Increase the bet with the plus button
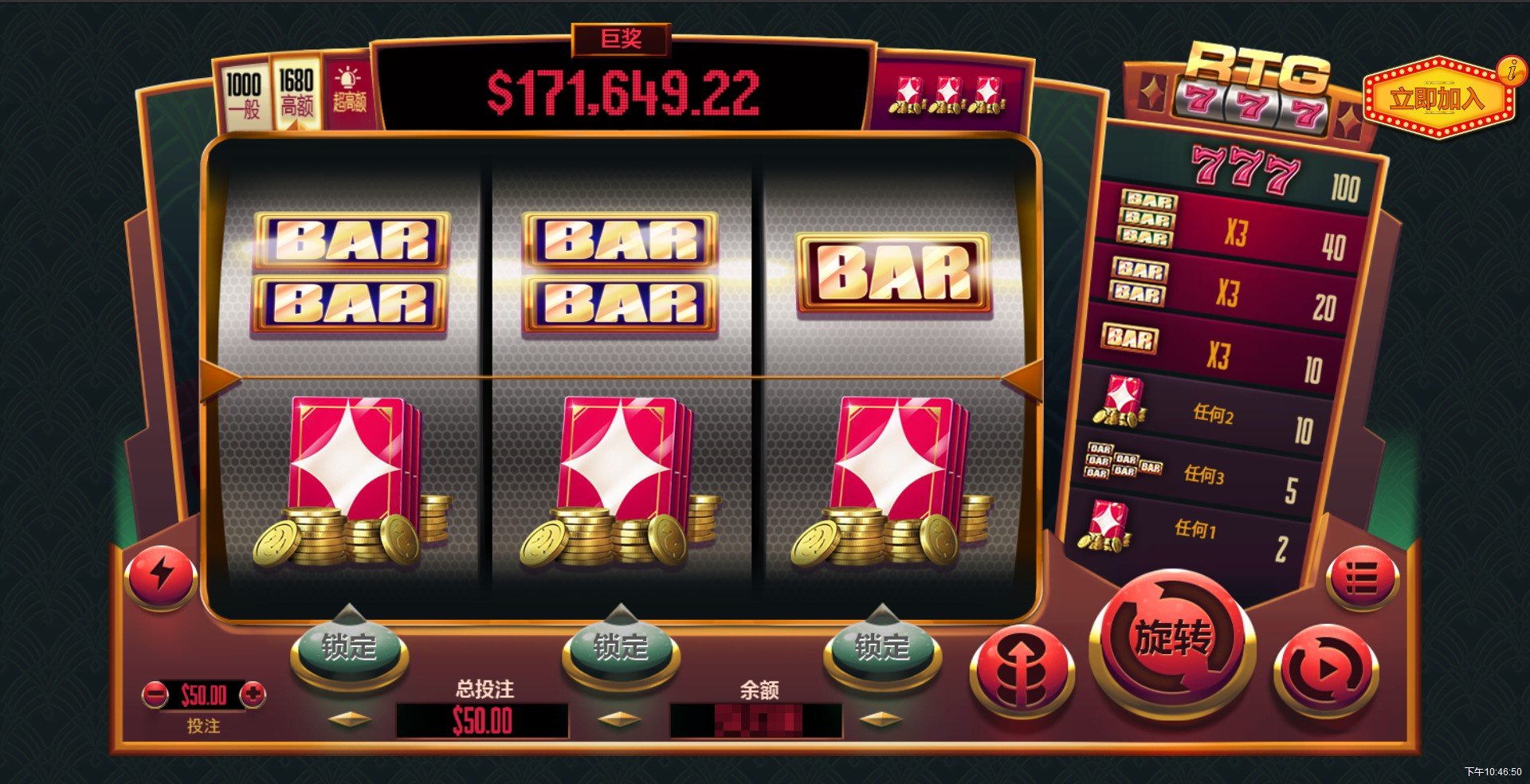Screen dimensions: 1530x784 (x=253, y=695)
